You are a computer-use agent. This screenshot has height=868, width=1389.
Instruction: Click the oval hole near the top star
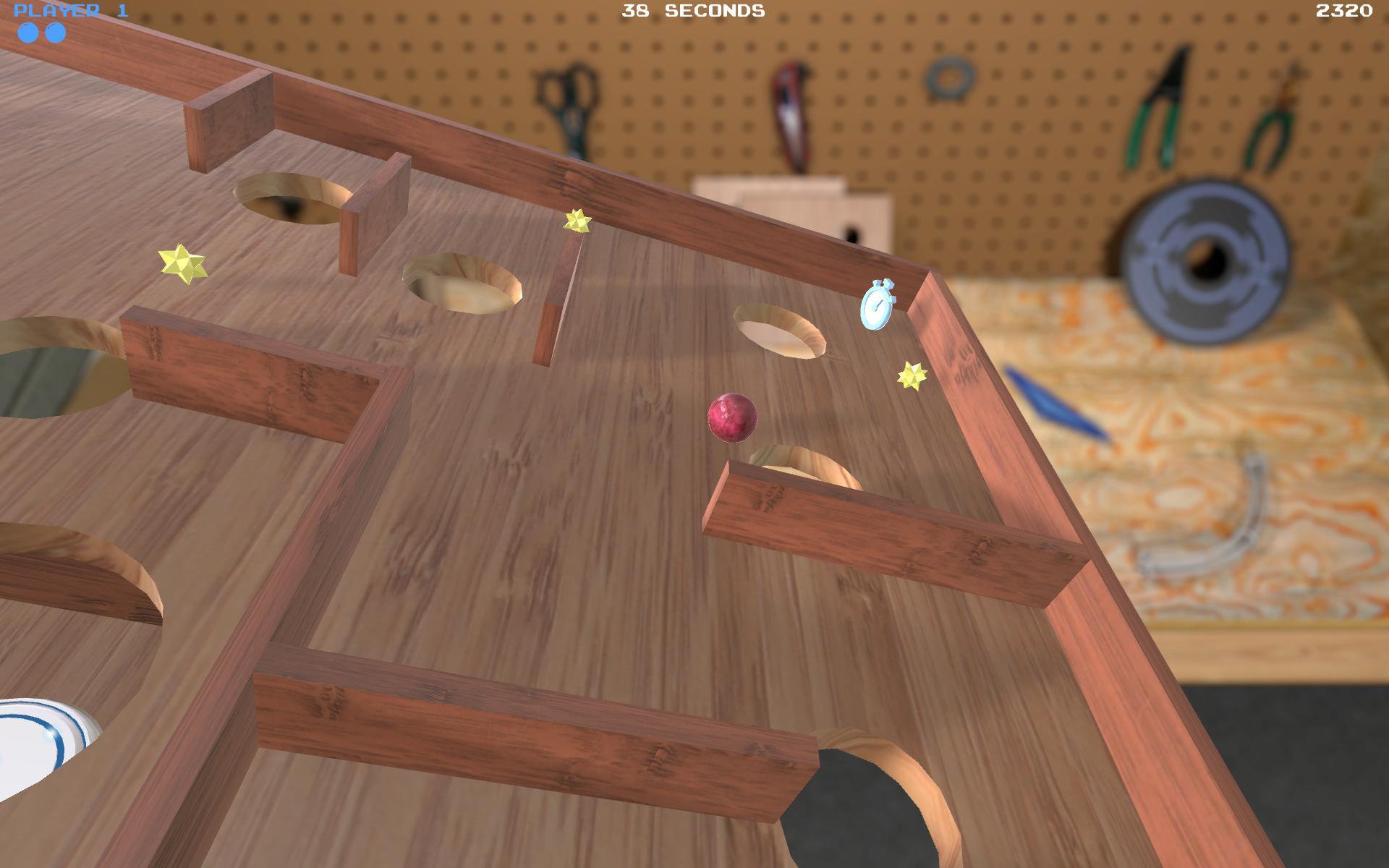(459, 282)
